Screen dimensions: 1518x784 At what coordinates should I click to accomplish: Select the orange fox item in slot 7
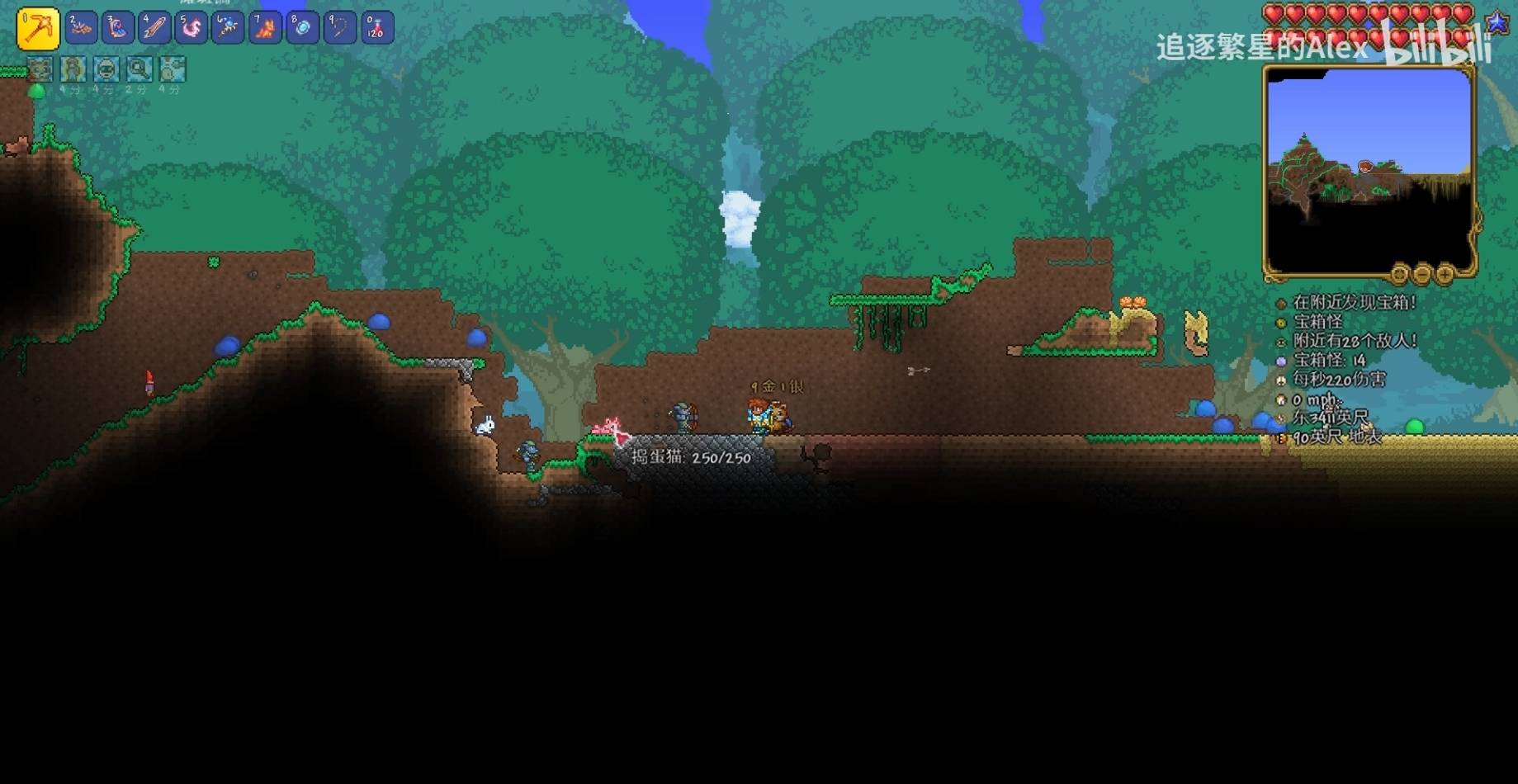click(265, 28)
